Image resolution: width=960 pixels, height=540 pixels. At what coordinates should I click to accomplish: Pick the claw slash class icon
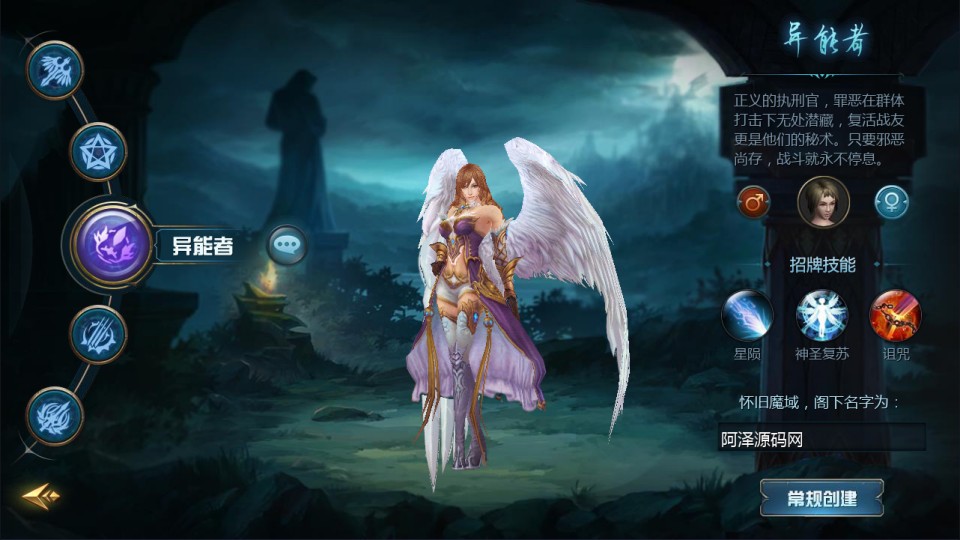pos(98,334)
